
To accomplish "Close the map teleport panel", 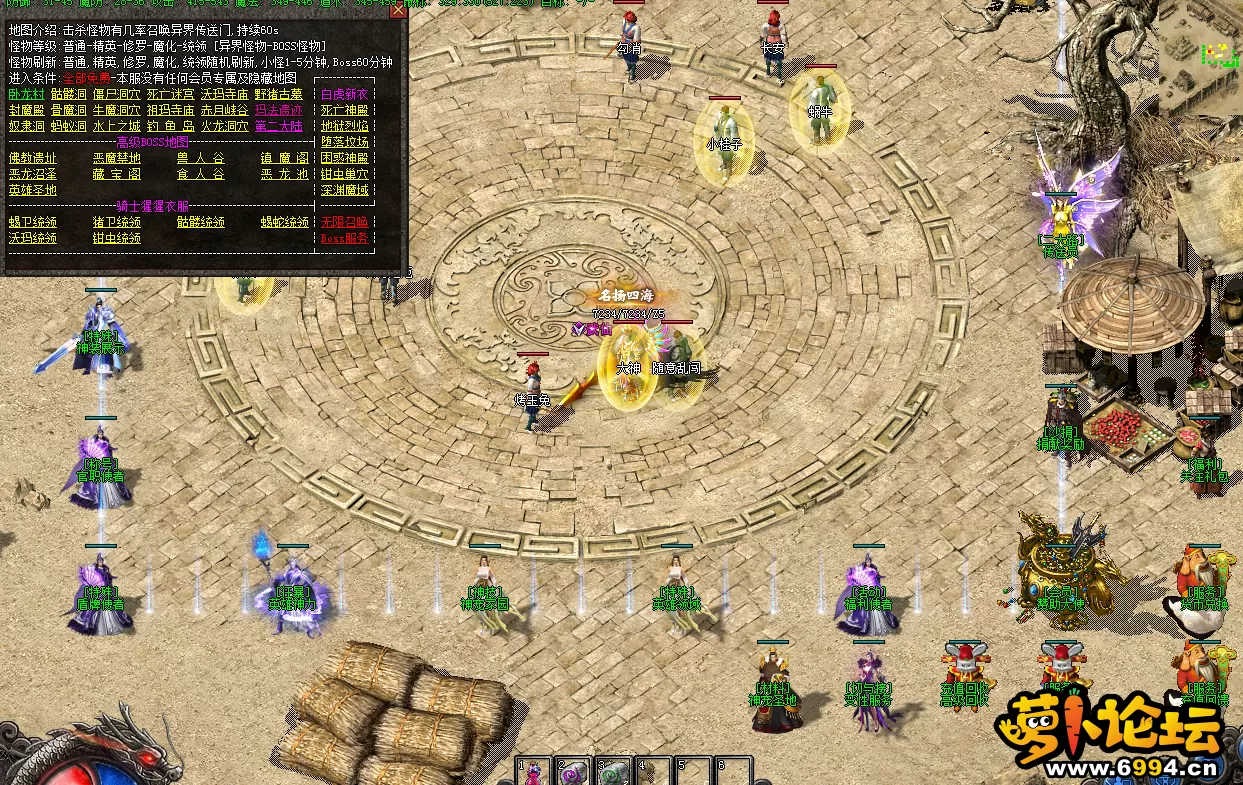I will (398, 11).
